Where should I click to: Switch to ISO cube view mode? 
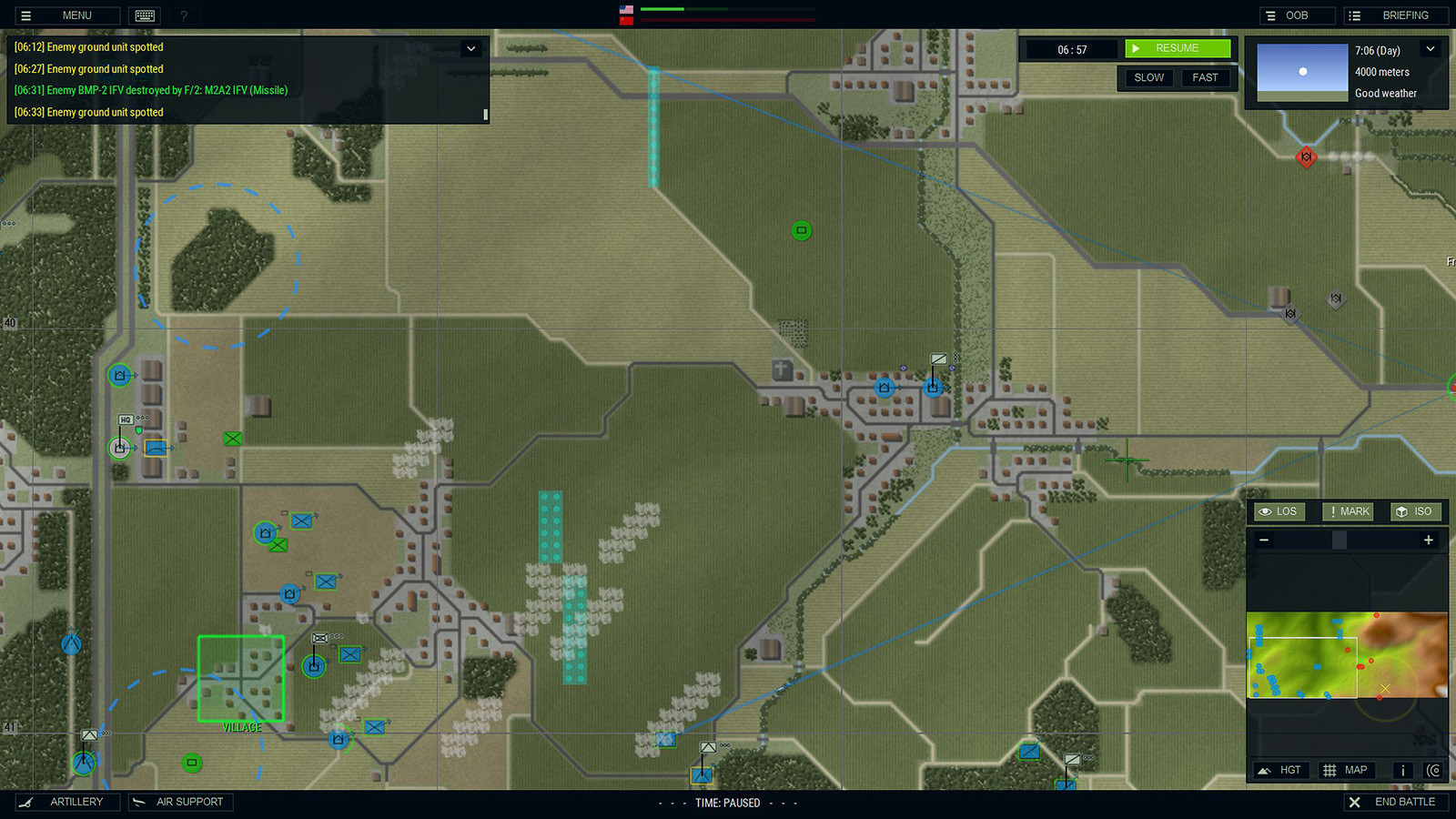(1416, 511)
